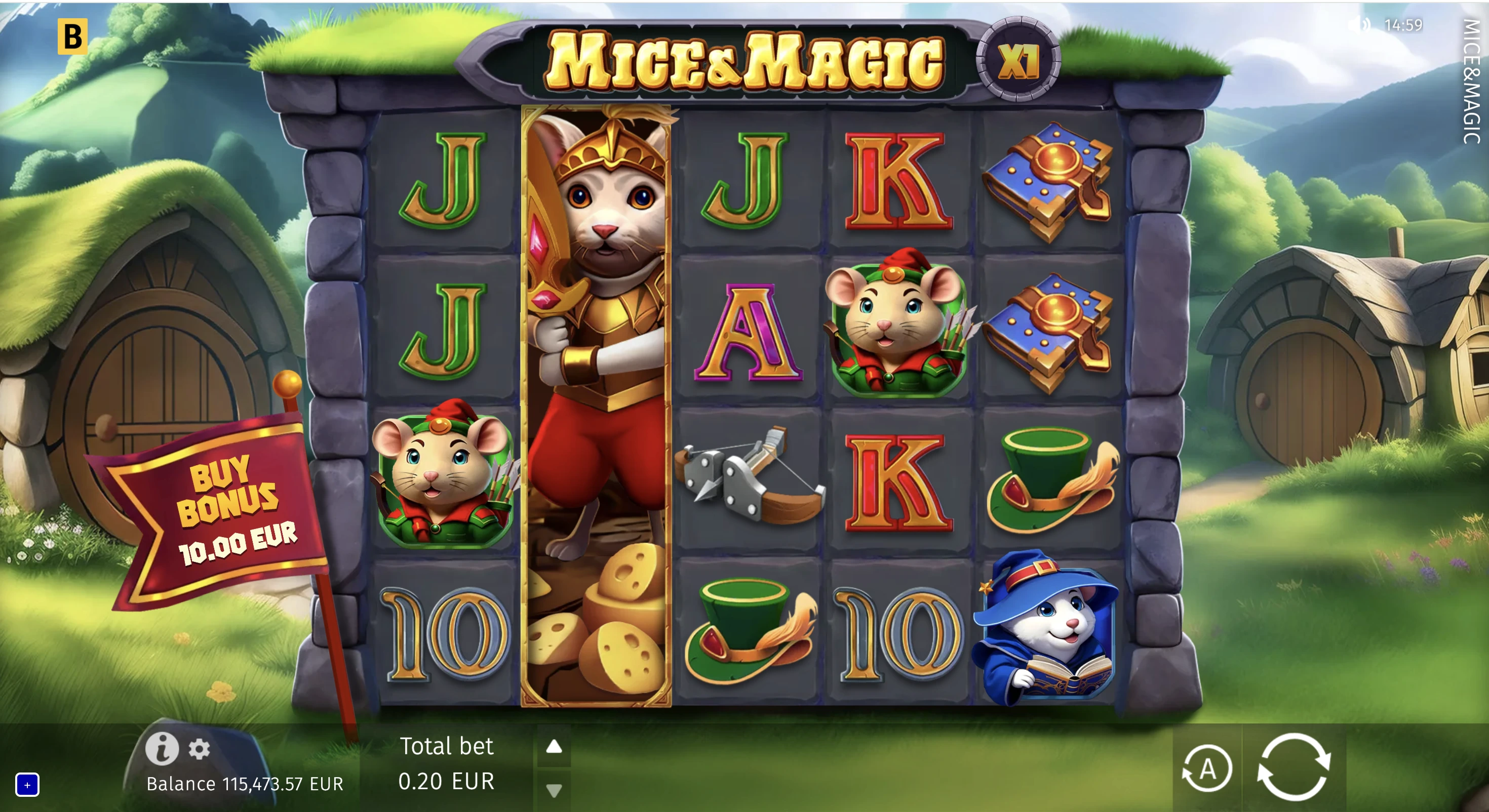Open settings with the gear icon
The height and width of the screenshot is (812, 1489).
click(200, 749)
